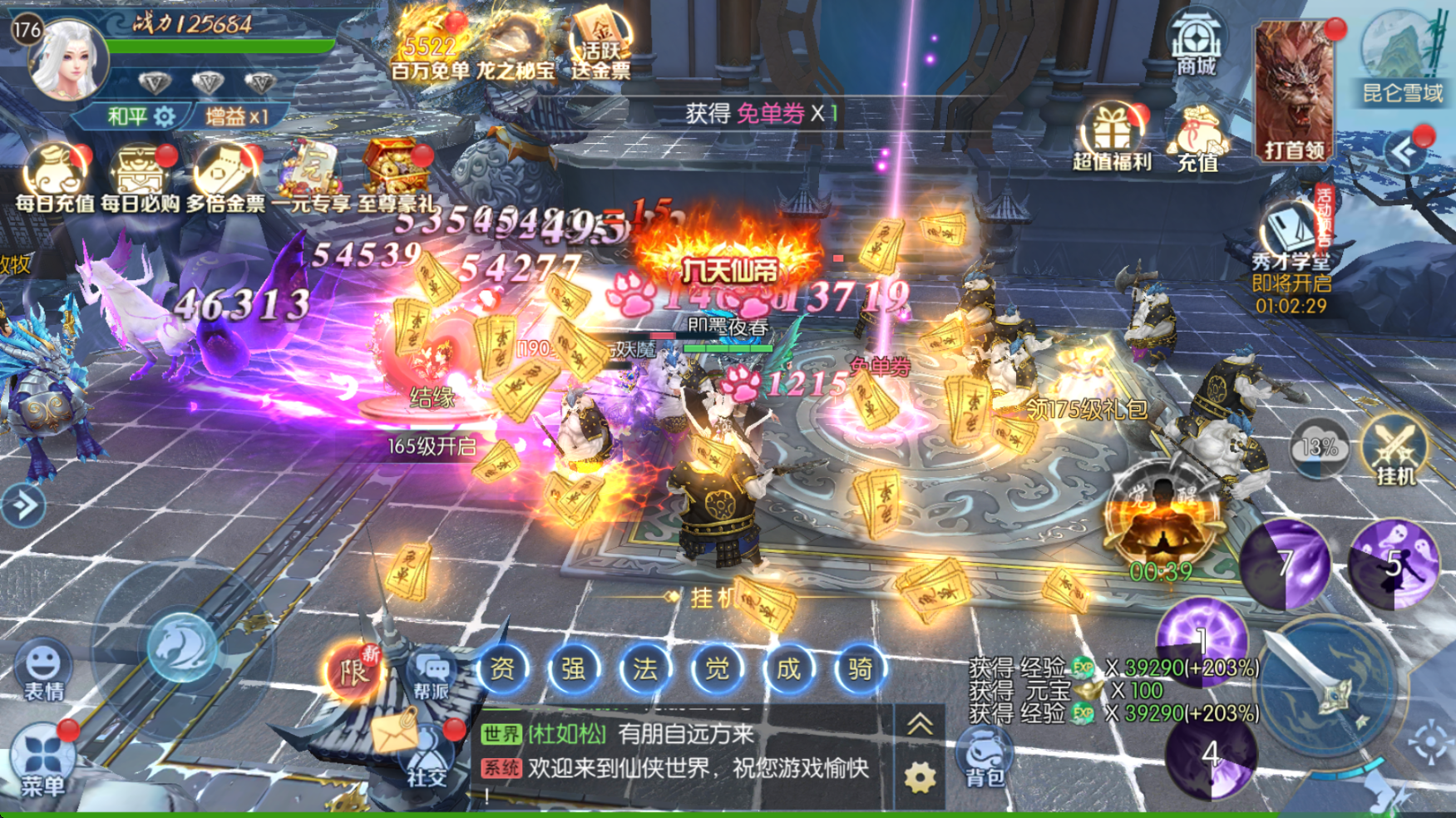Toggle the 挂机 auto-battle button

(x=1395, y=450)
